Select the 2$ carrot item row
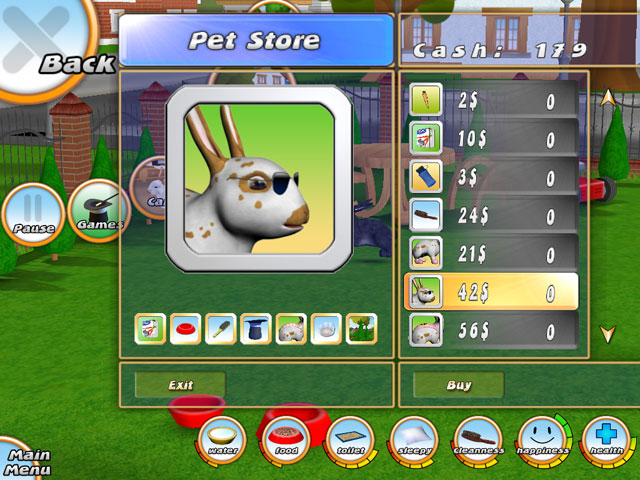The image size is (640, 480). click(494, 100)
